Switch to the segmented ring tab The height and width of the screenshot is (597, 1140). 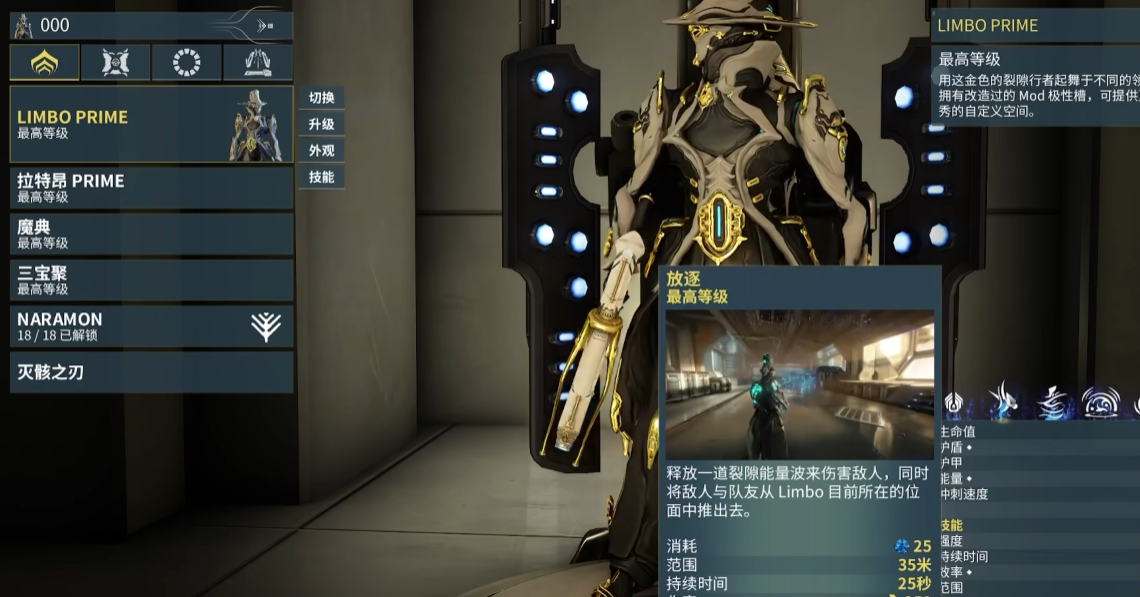coord(186,62)
